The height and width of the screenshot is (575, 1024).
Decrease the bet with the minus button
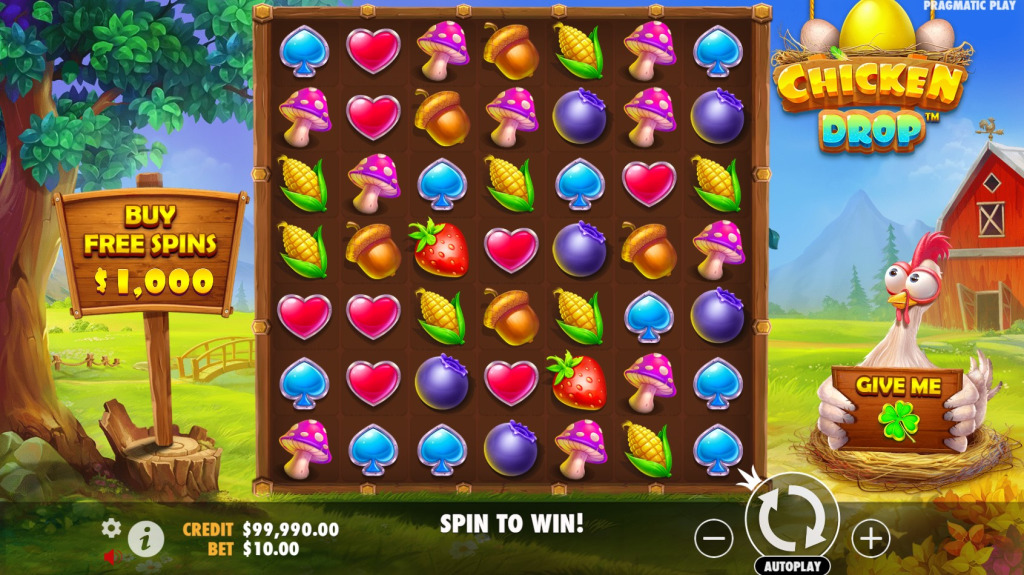tap(714, 539)
